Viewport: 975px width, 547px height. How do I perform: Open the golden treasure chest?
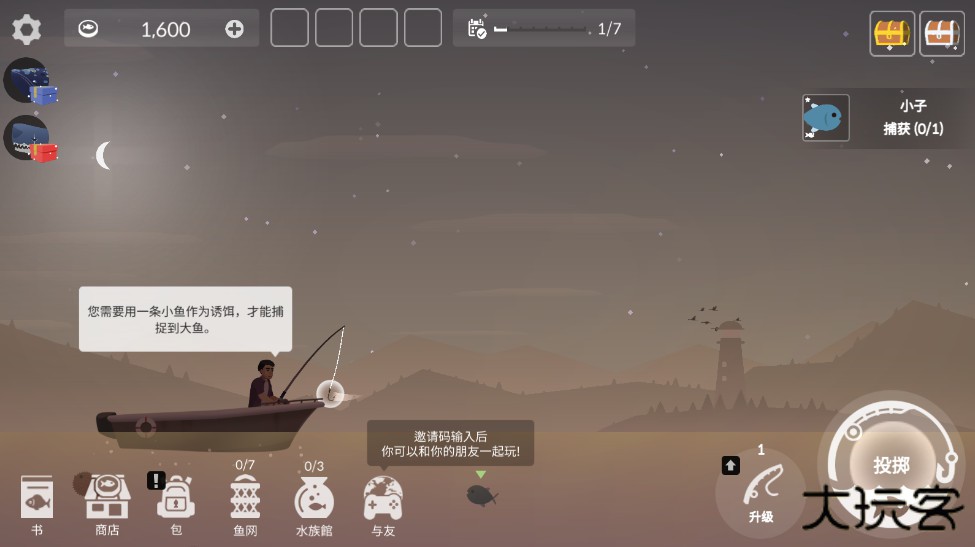[x=892, y=33]
